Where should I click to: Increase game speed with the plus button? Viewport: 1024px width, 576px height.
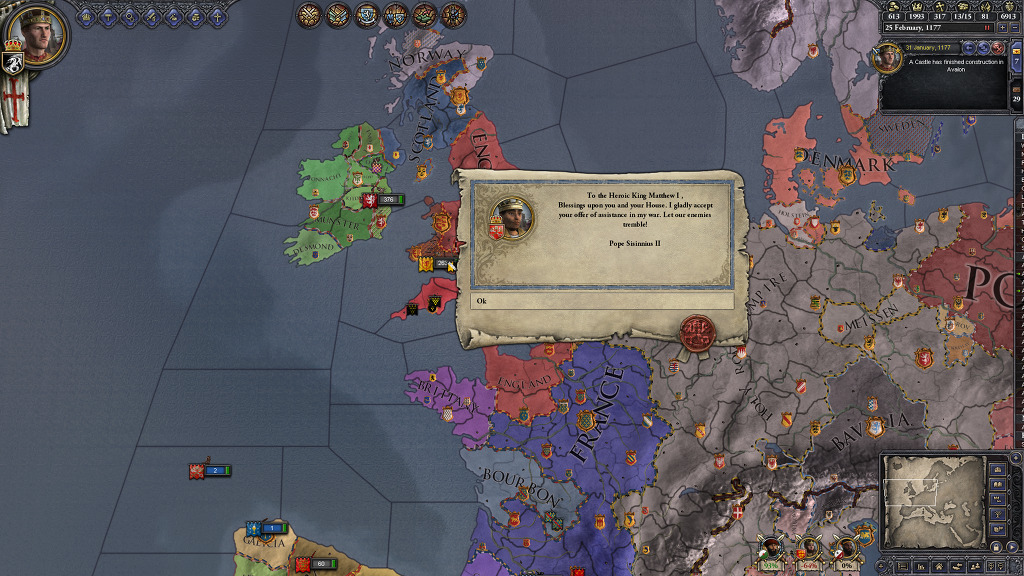point(1001,28)
